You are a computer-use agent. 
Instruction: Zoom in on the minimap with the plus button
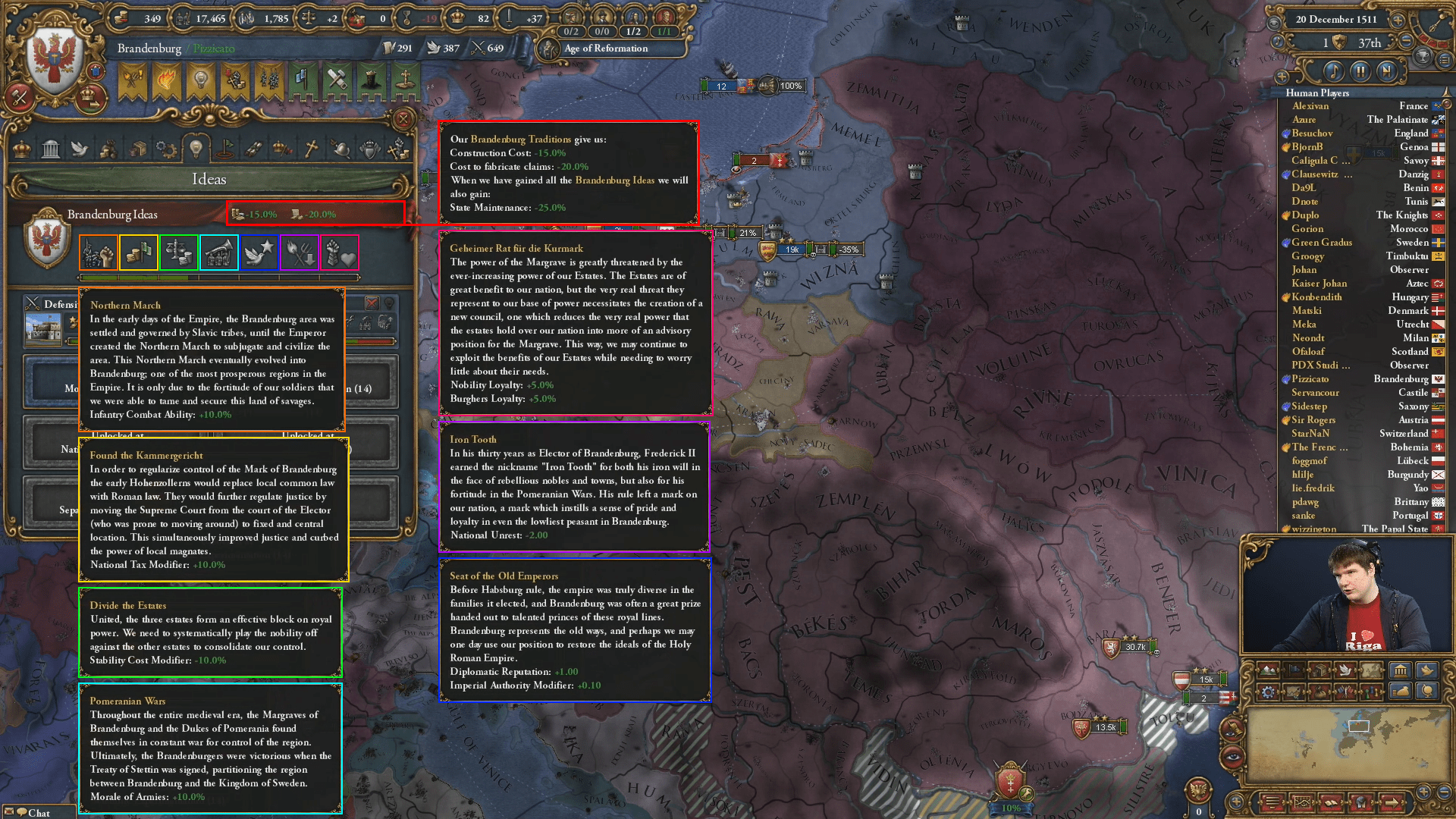click(x=1423, y=791)
